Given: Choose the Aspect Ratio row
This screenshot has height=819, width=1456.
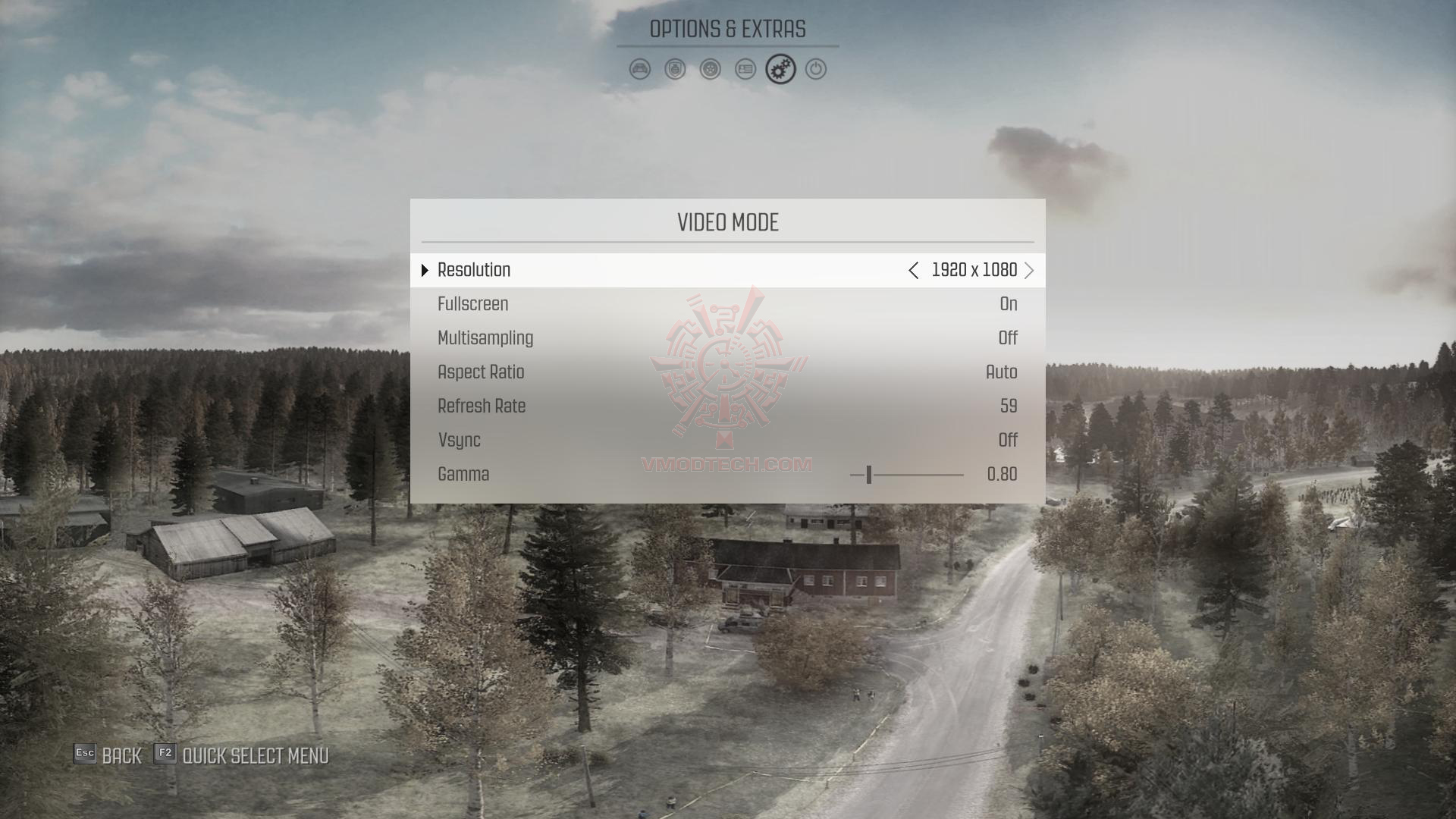Looking at the screenshot, I should coord(727,372).
